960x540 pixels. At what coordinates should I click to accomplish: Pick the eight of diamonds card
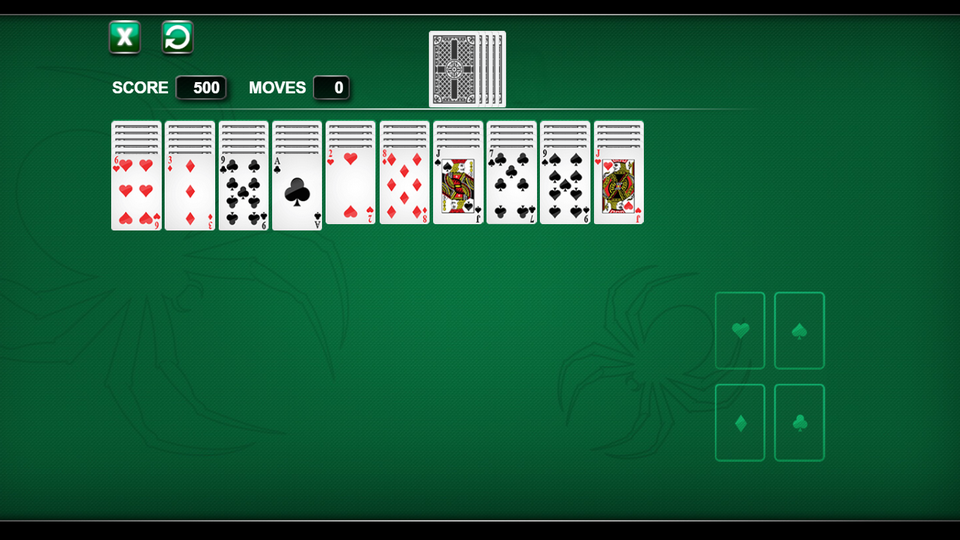coord(405,188)
